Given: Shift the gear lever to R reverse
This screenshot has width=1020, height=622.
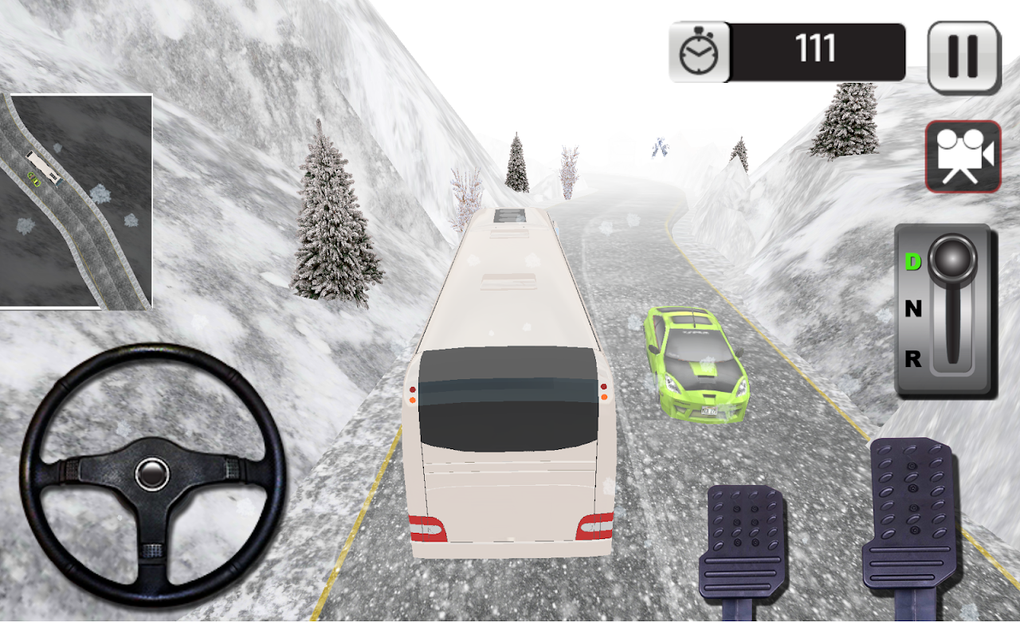Looking at the screenshot, I should point(913,359).
